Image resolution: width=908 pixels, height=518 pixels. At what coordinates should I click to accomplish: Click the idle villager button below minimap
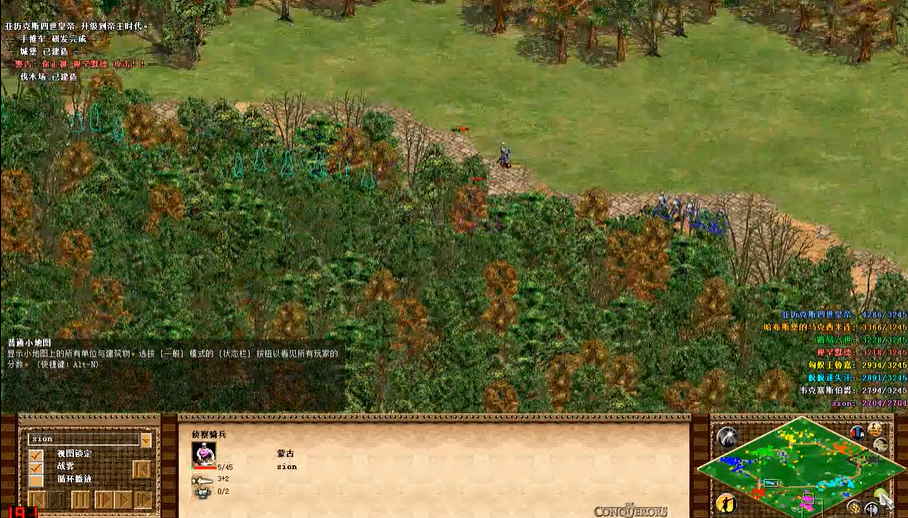pos(726,501)
